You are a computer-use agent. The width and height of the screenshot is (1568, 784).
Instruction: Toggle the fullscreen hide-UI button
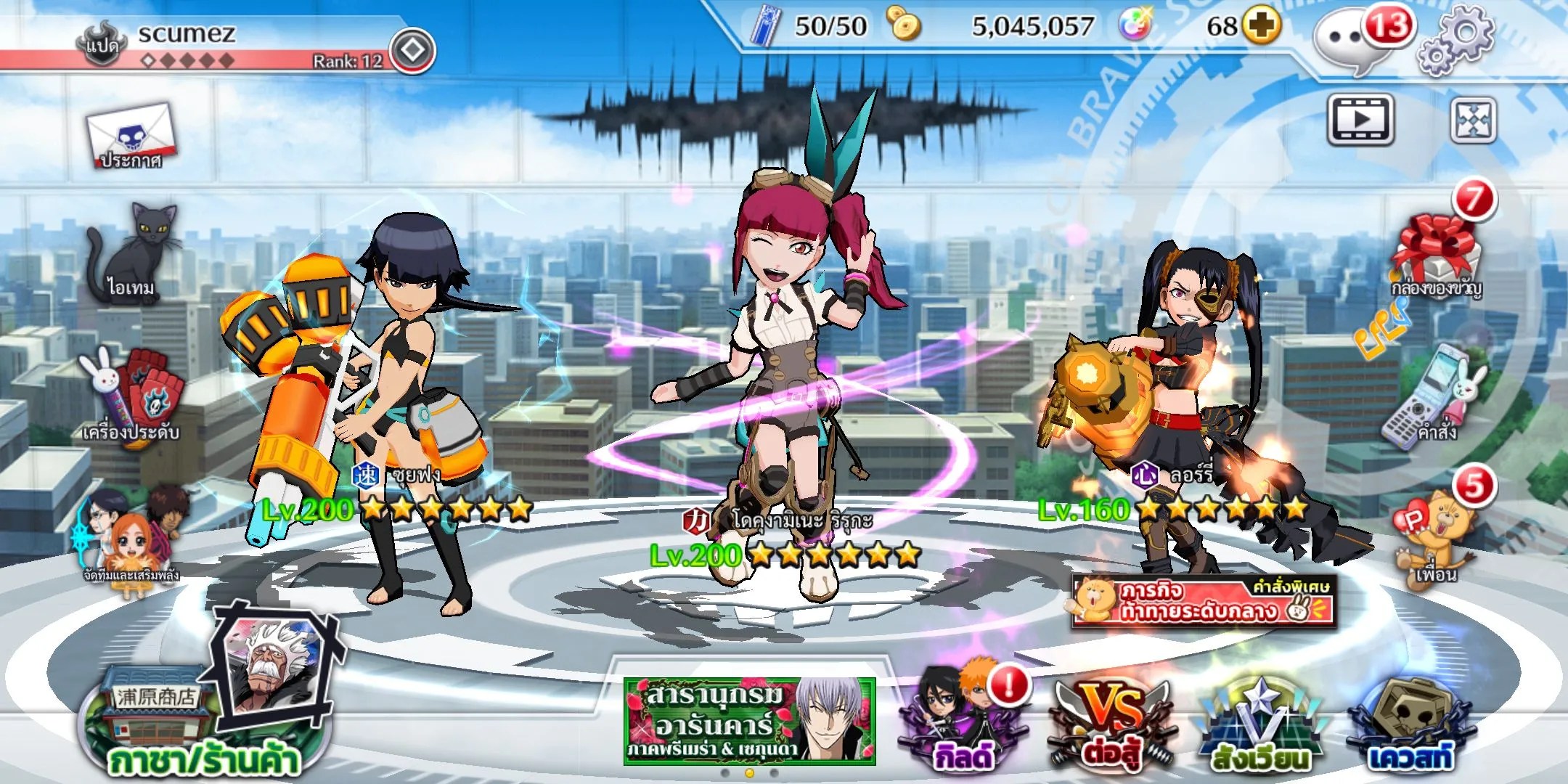click(x=1473, y=119)
